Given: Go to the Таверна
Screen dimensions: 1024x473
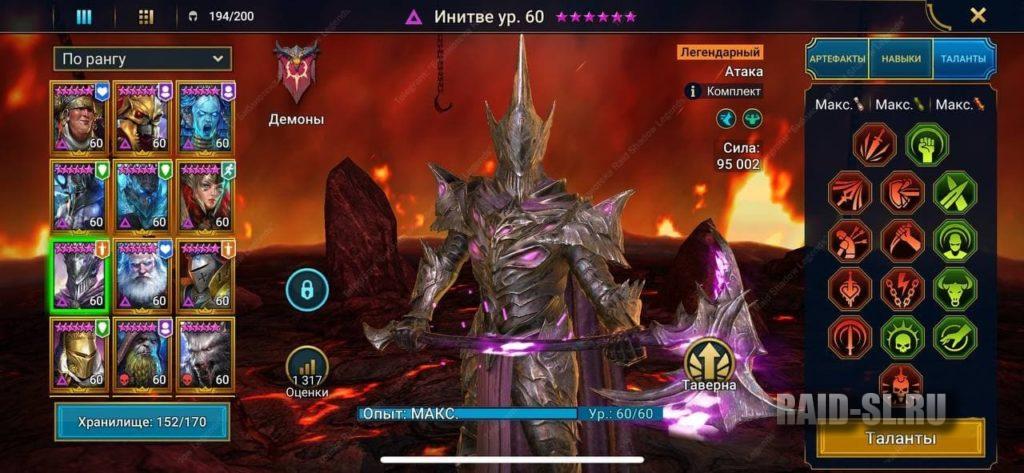Looking at the screenshot, I should (711, 363).
